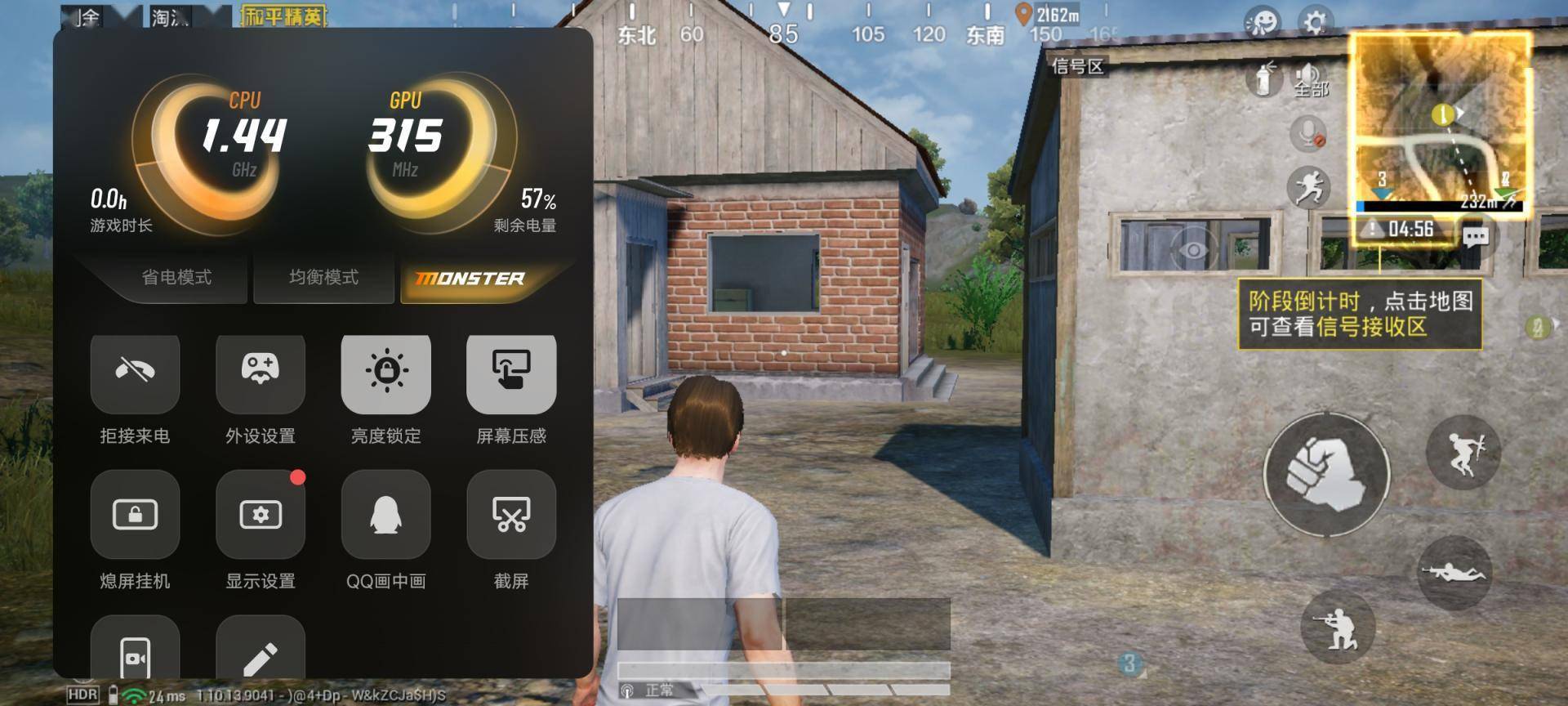
Task: Open the quick chat speech bubble
Action: click(x=1475, y=238)
